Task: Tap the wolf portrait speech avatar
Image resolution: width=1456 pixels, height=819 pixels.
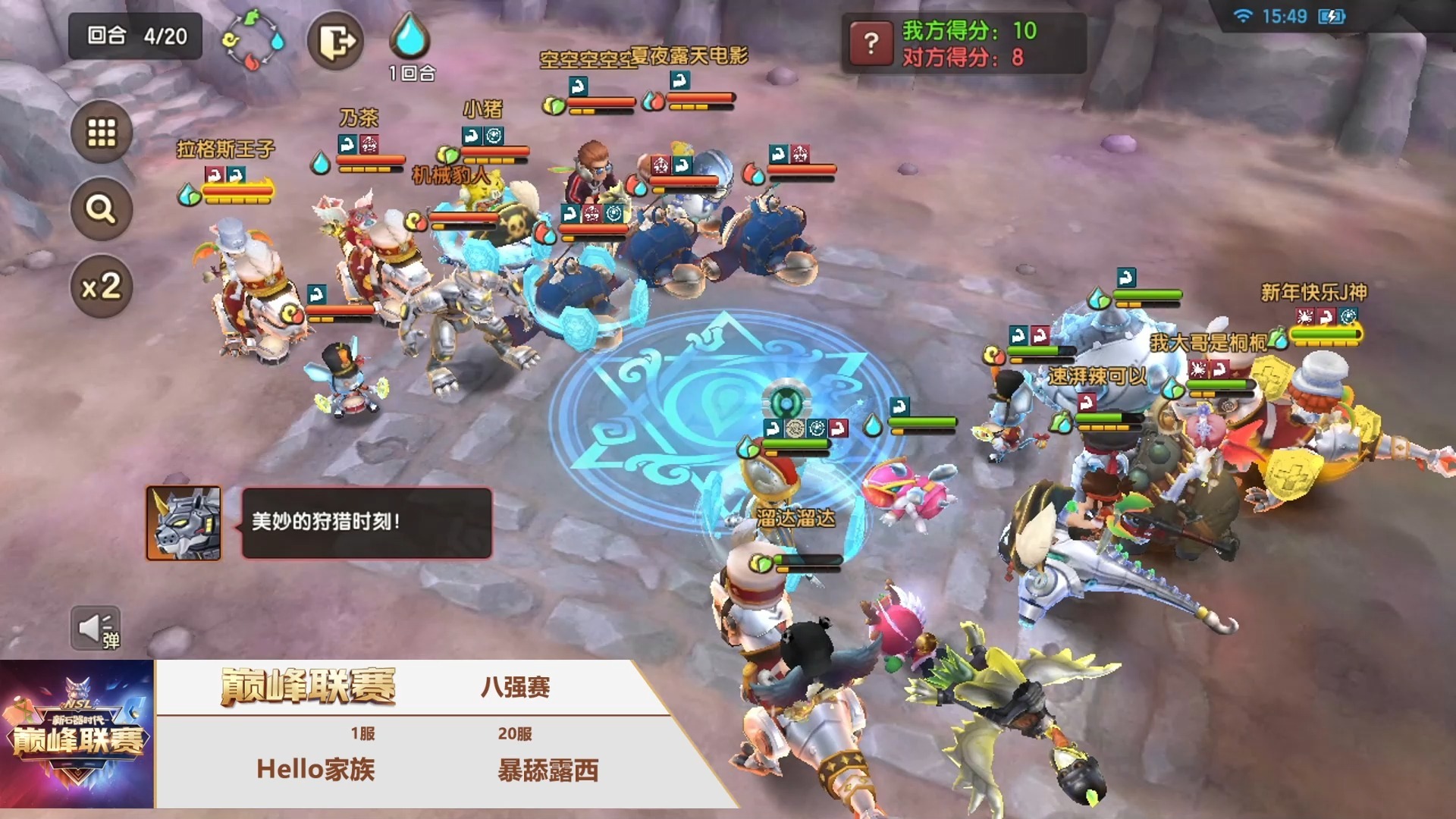Action: coord(184,523)
